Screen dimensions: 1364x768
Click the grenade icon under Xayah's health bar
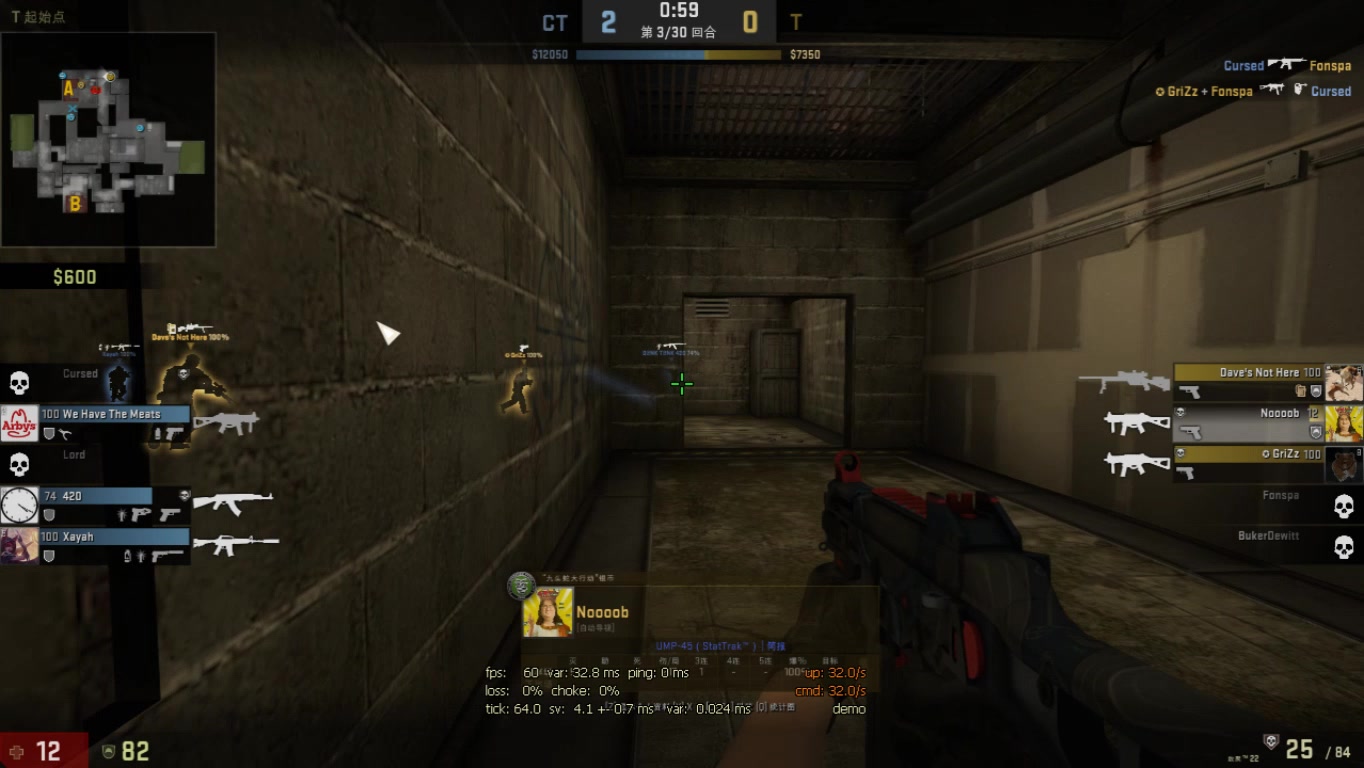[127, 557]
